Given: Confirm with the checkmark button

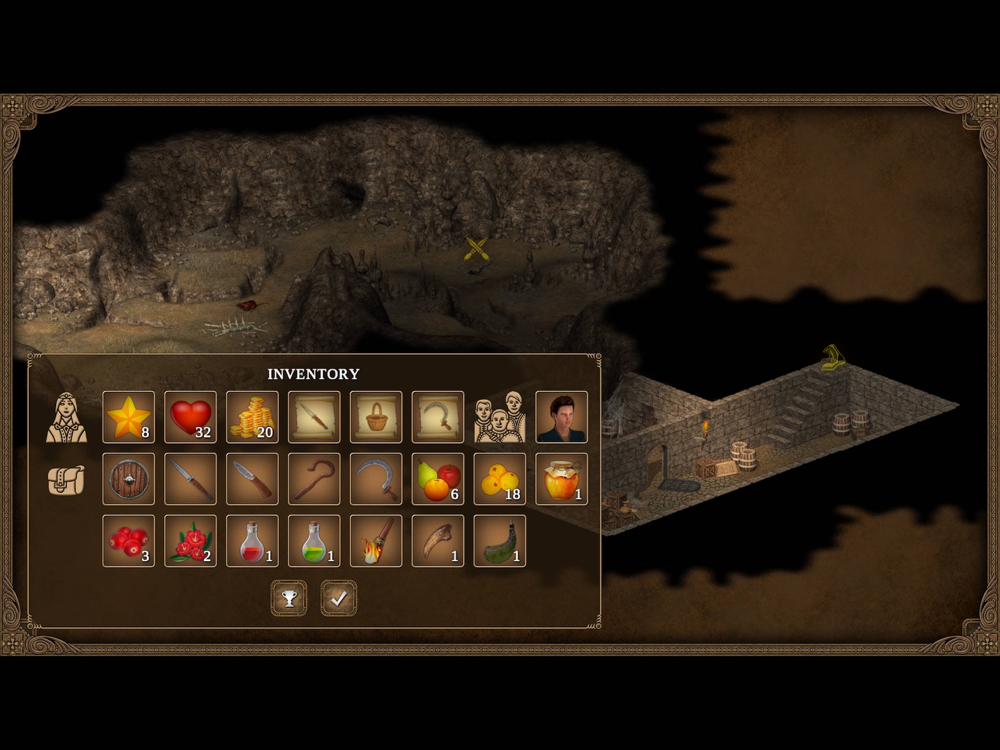Looking at the screenshot, I should [339, 598].
